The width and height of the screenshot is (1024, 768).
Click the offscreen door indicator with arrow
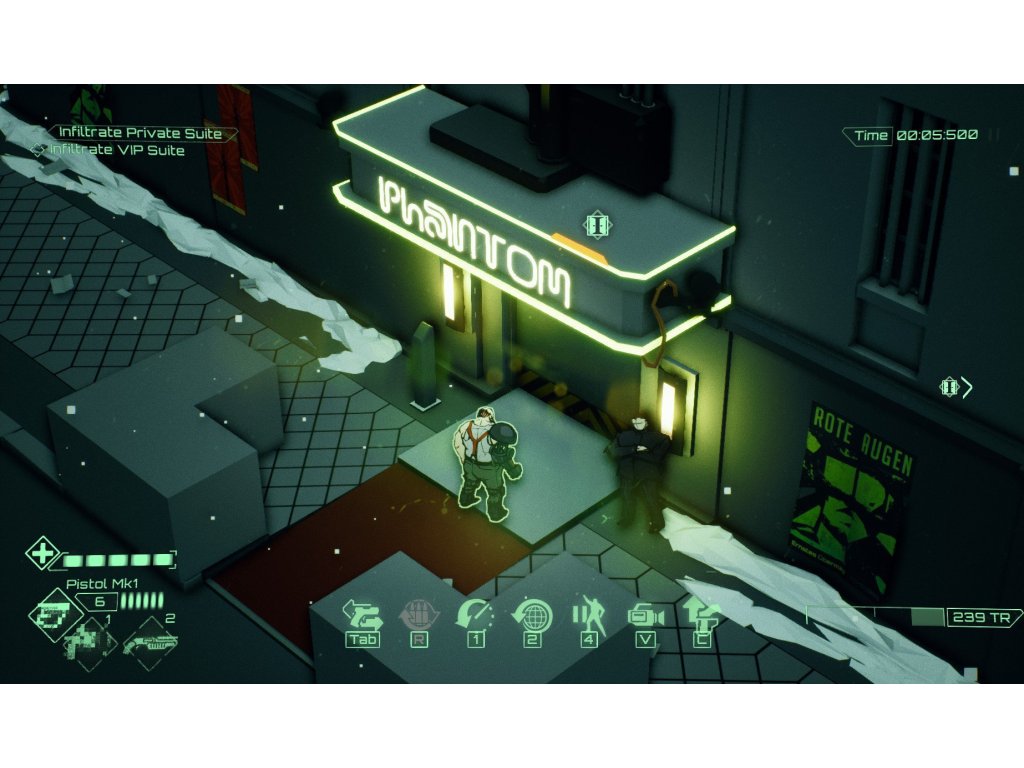(955, 387)
